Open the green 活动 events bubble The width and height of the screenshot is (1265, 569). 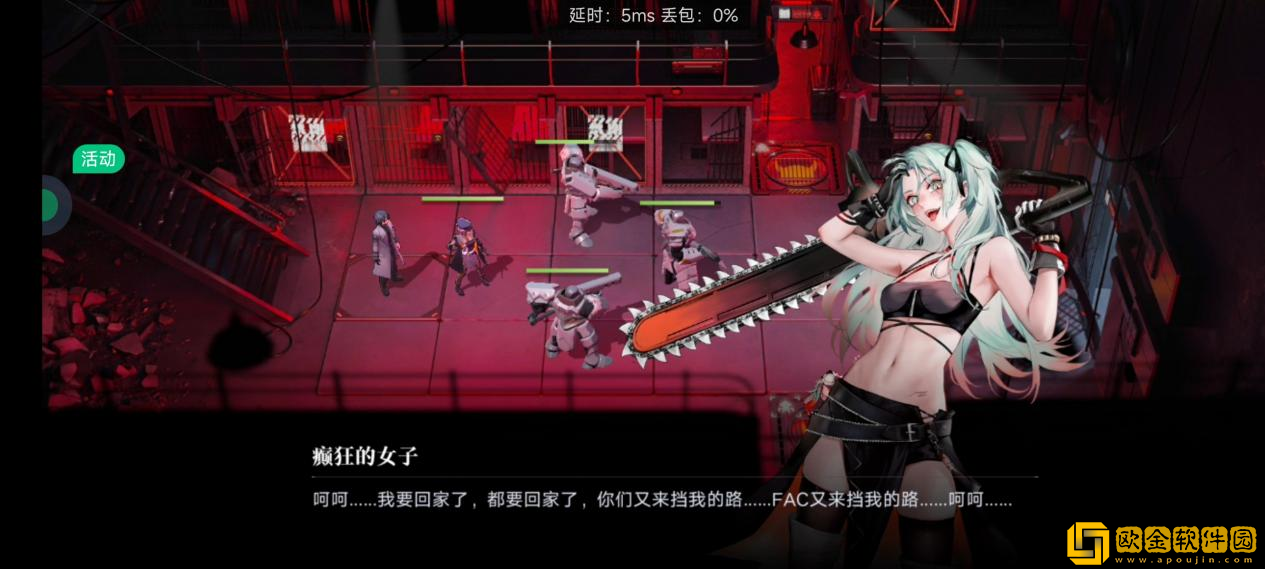click(x=98, y=158)
